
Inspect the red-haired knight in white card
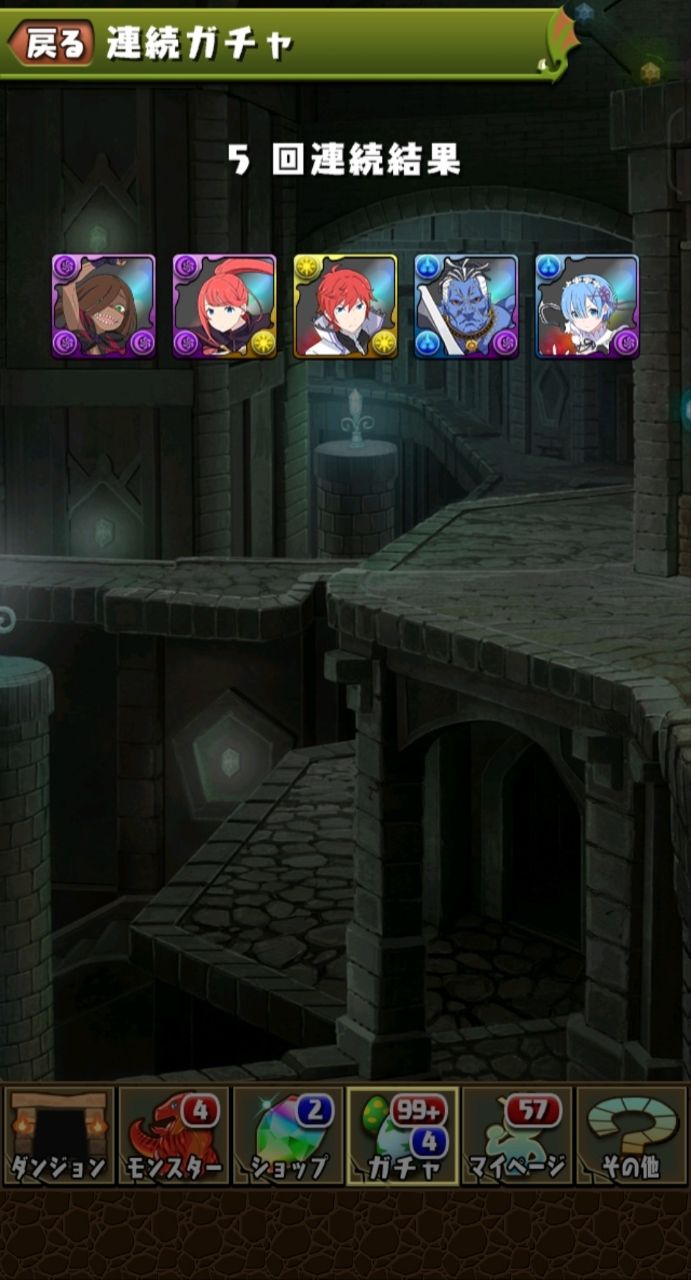click(345, 306)
